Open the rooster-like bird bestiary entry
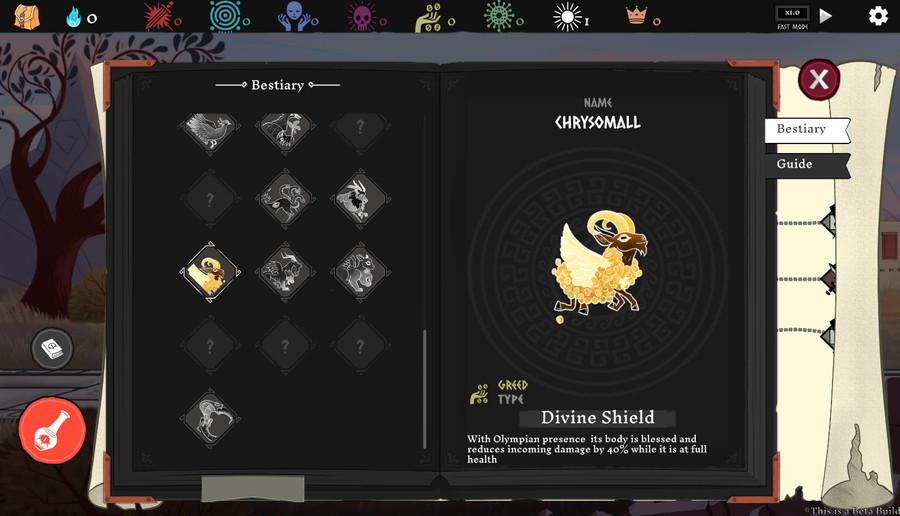This screenshot has width=900, height=516. 210,127
